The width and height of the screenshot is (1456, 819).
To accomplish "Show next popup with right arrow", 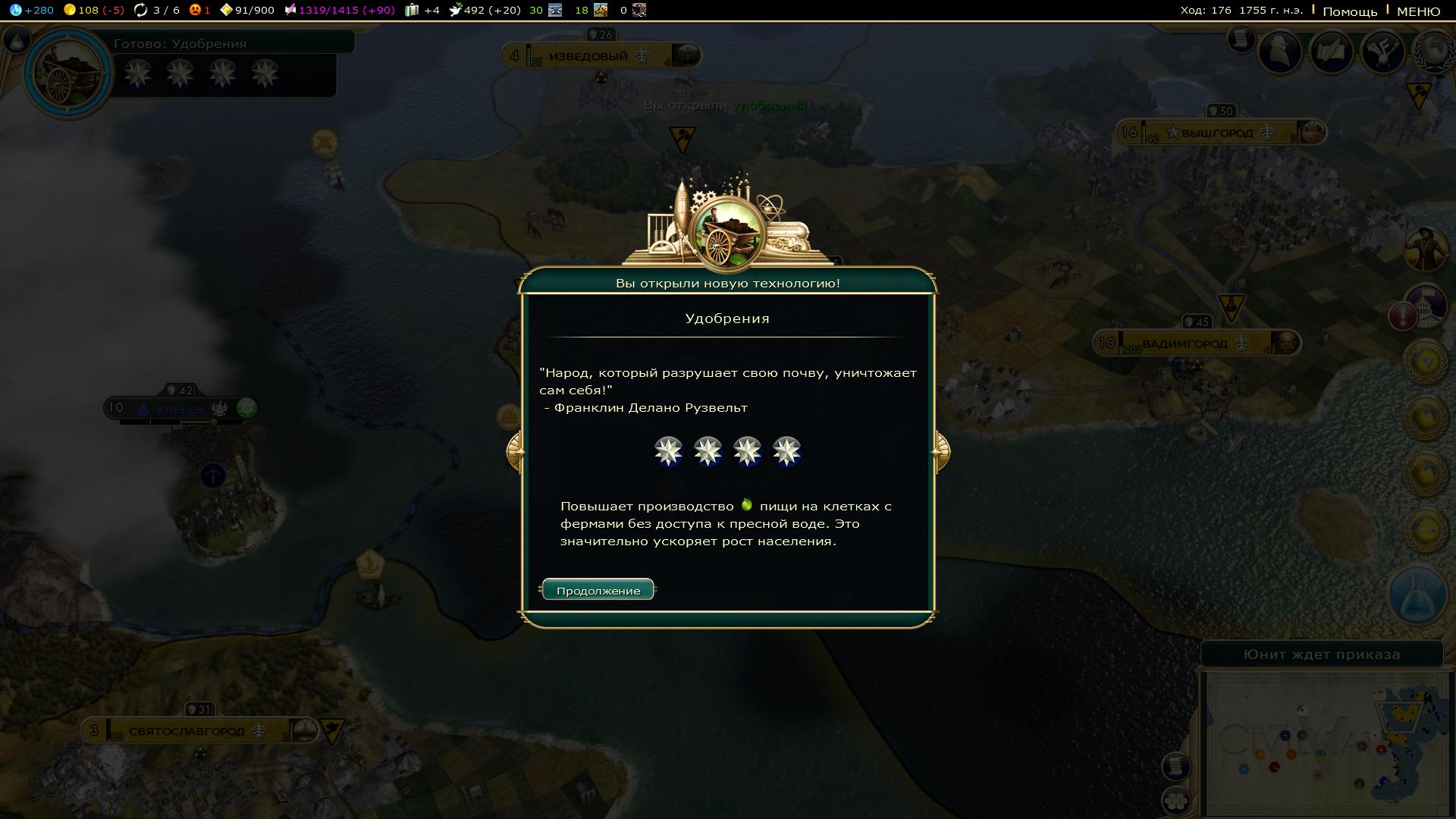I will tap(940, 451).
